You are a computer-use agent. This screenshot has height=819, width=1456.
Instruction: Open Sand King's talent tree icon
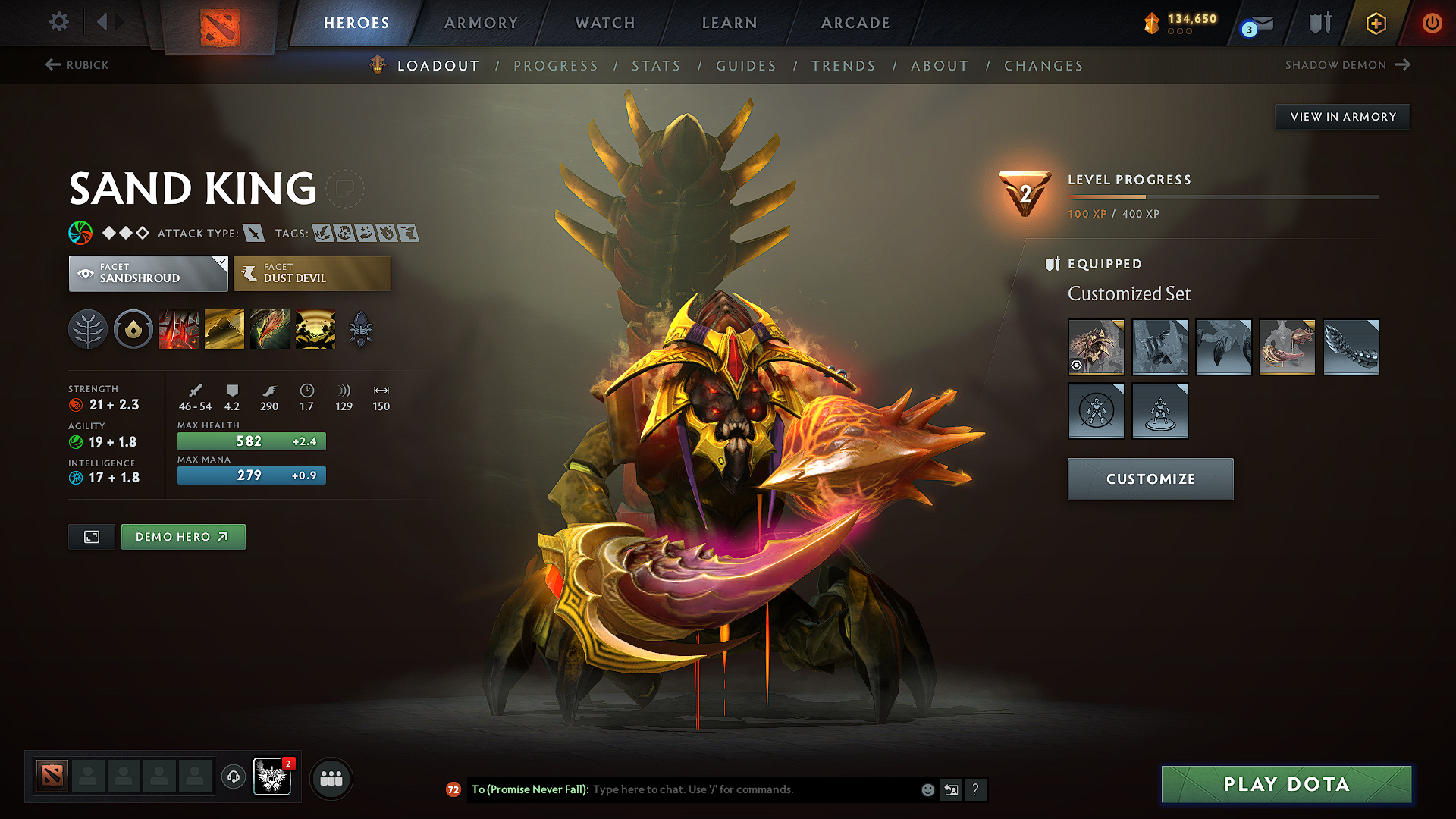tap(88, 328)
